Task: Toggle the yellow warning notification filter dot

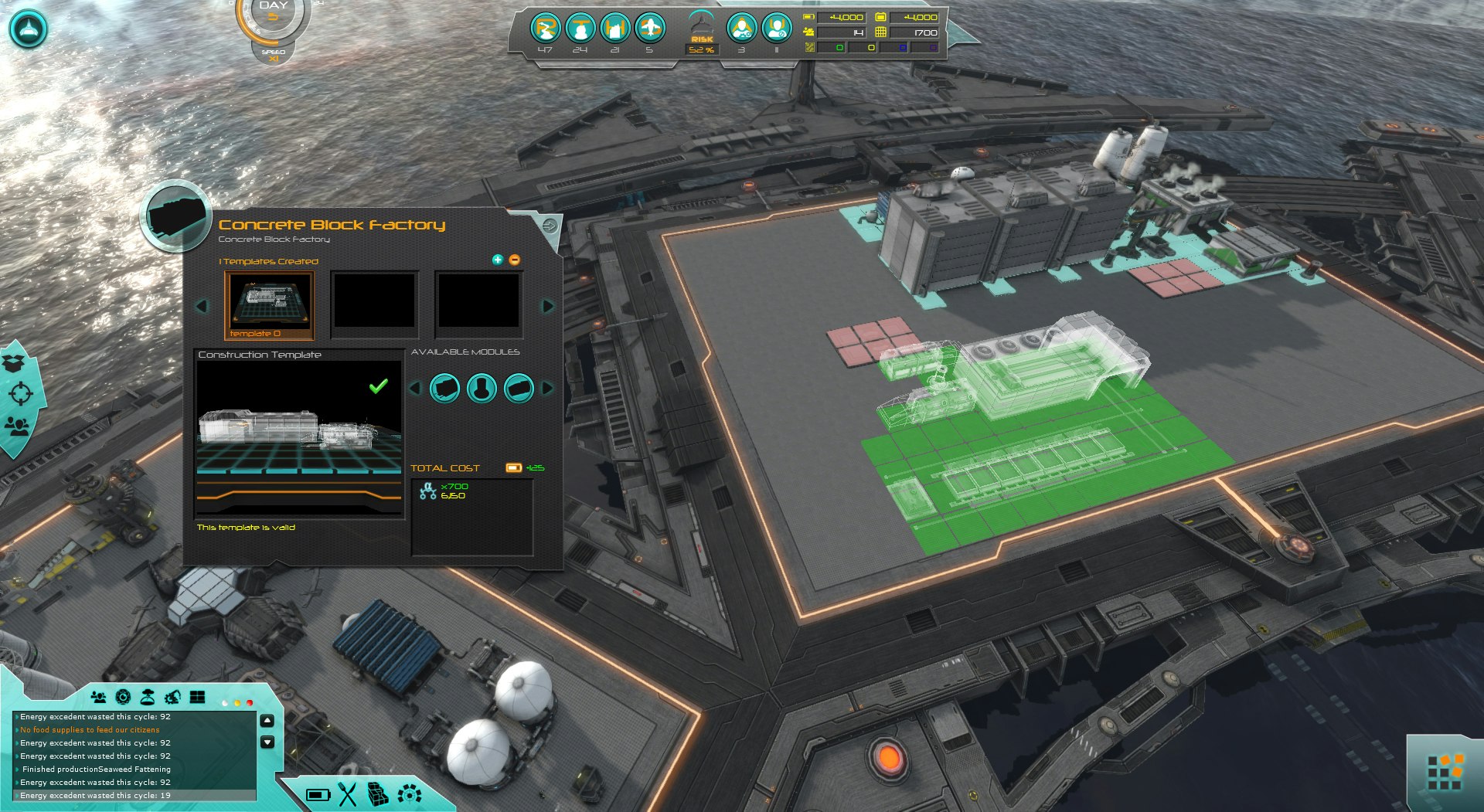Action: [237, 703]
